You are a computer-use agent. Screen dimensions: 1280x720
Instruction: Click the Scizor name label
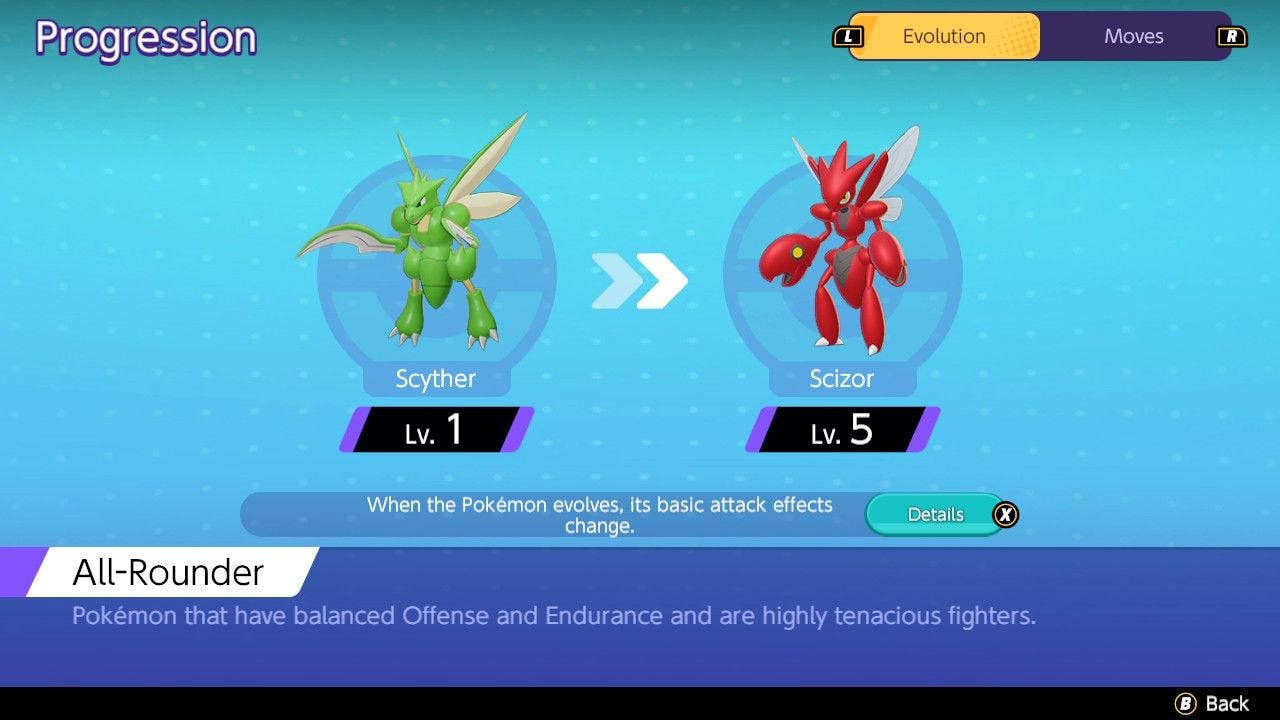coord(843,378)
